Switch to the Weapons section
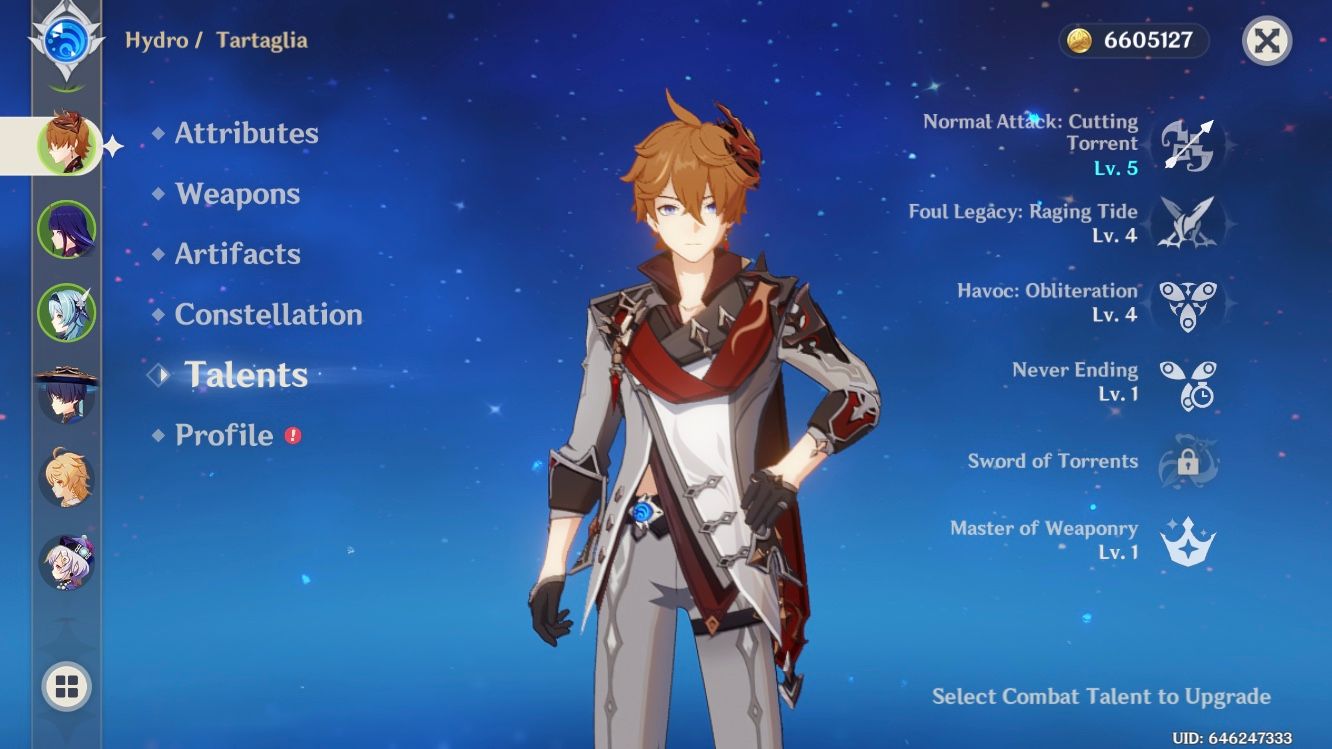1332x749 pixels. click(x=237, y=194)
